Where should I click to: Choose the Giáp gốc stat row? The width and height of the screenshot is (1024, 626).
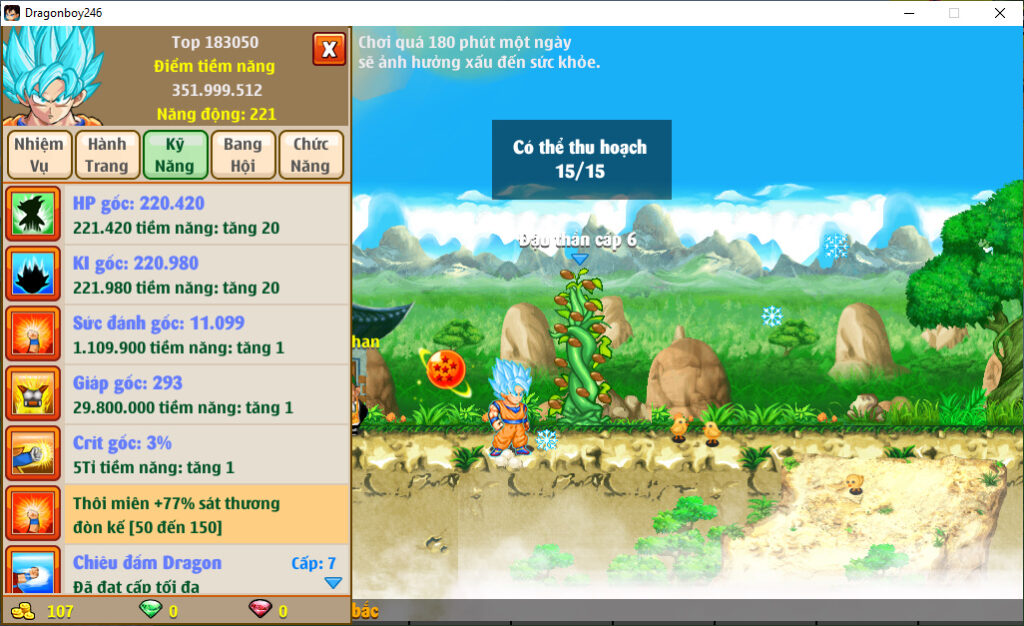[x=176, y=395]
